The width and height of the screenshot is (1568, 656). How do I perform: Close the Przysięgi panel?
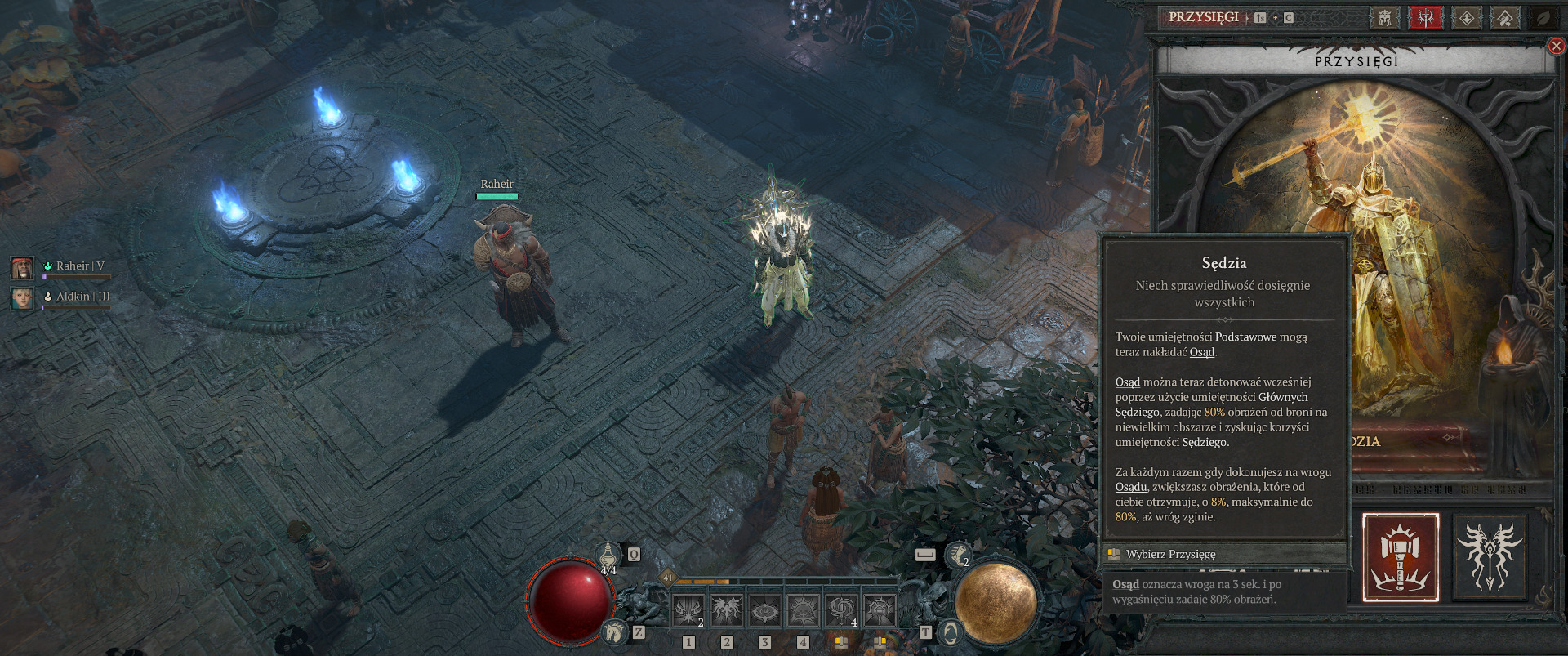coord(1557,47)
